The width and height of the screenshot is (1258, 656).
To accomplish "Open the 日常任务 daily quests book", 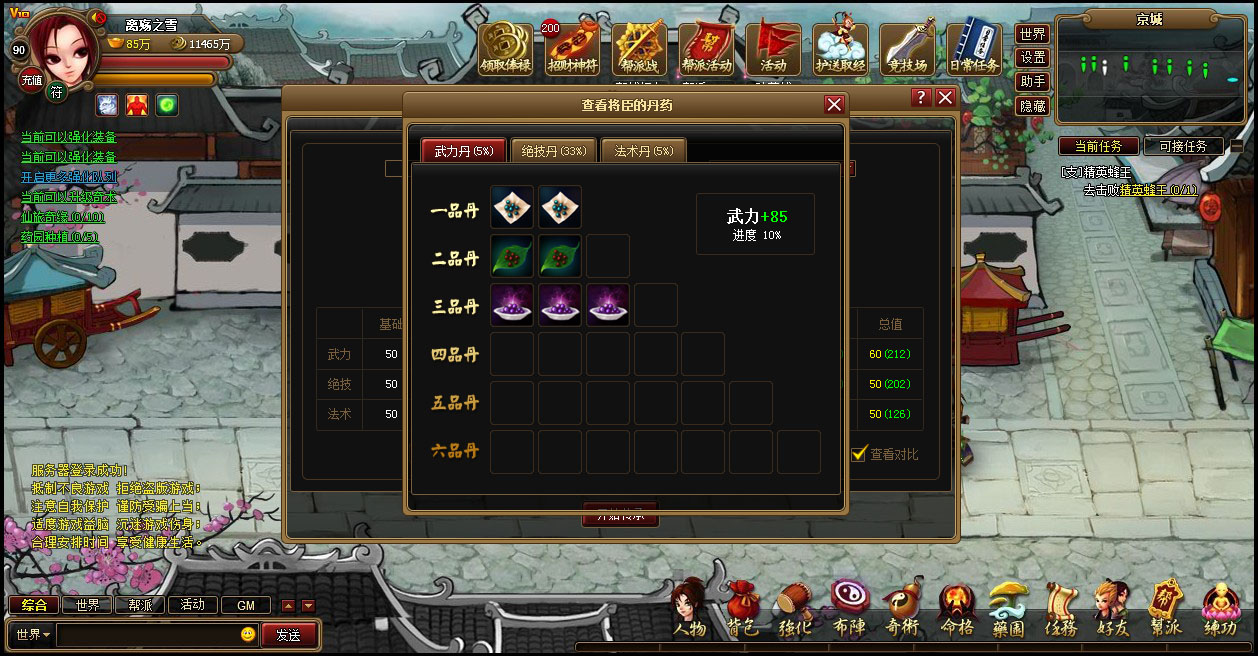I will click(973, 49).
